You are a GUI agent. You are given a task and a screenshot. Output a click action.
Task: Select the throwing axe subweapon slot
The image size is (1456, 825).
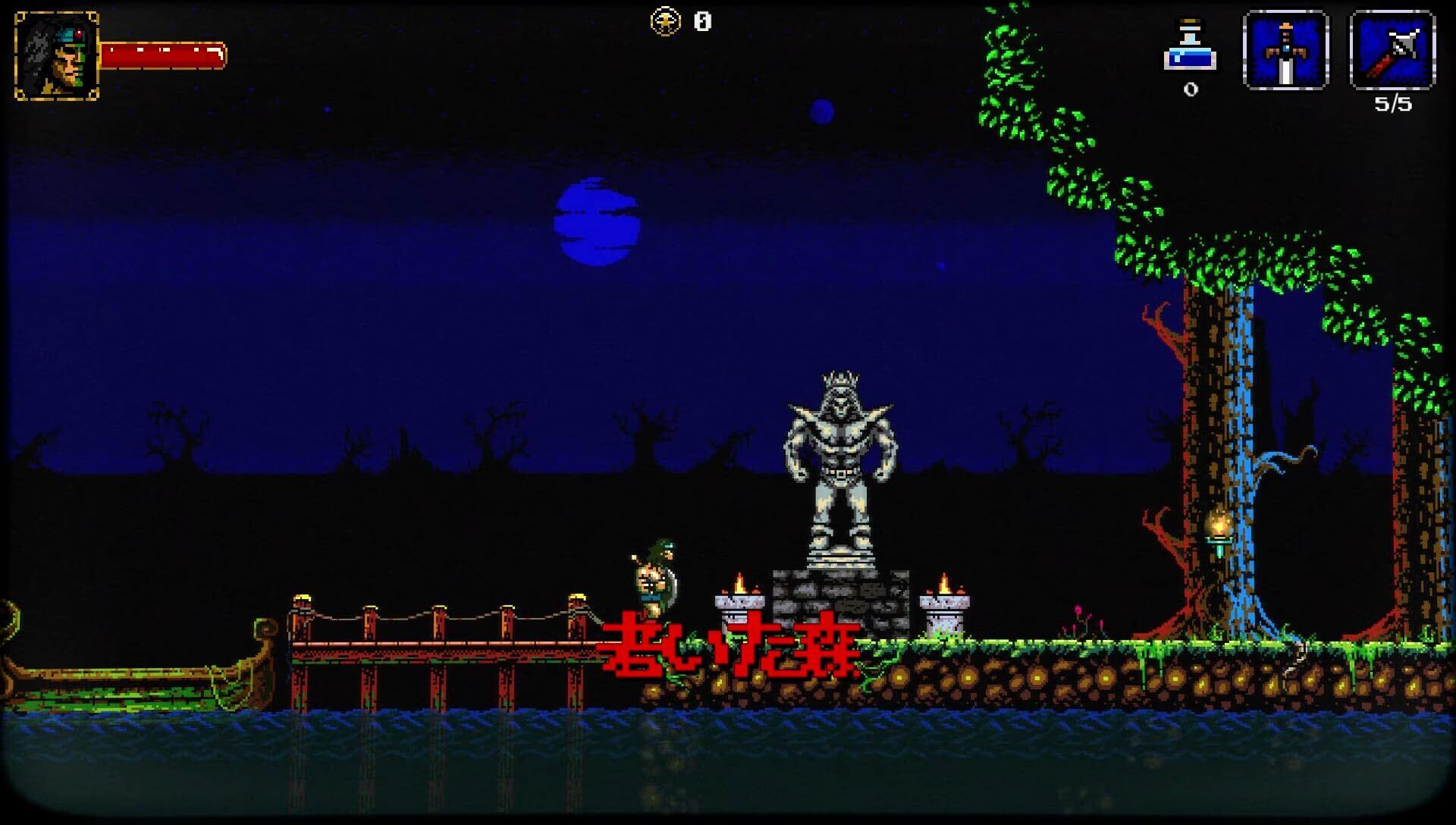pos(1392,51)
